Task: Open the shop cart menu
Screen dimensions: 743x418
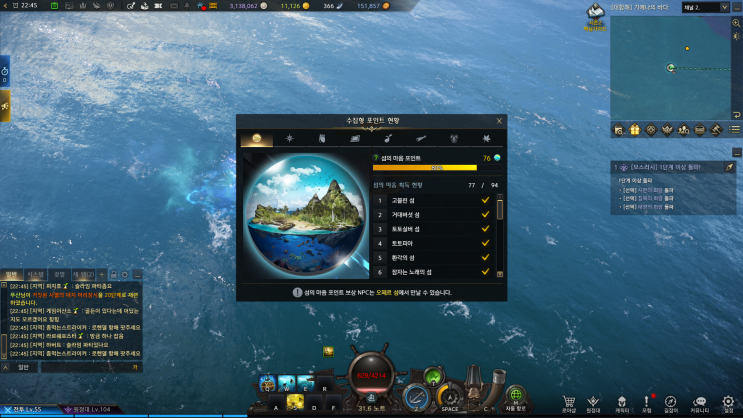Action: [x=569, y=400]
